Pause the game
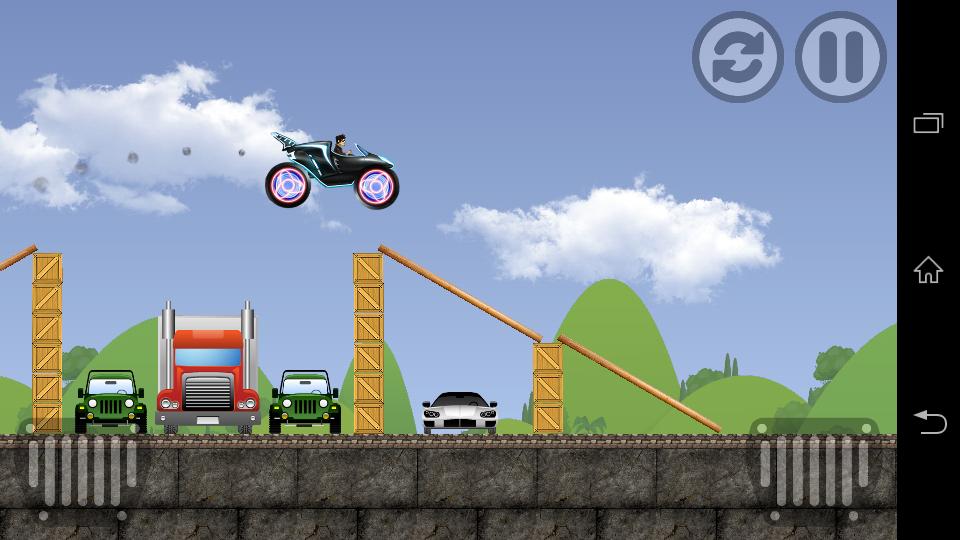960x540 pixels. pyautogui.click(x=840, y=57)
